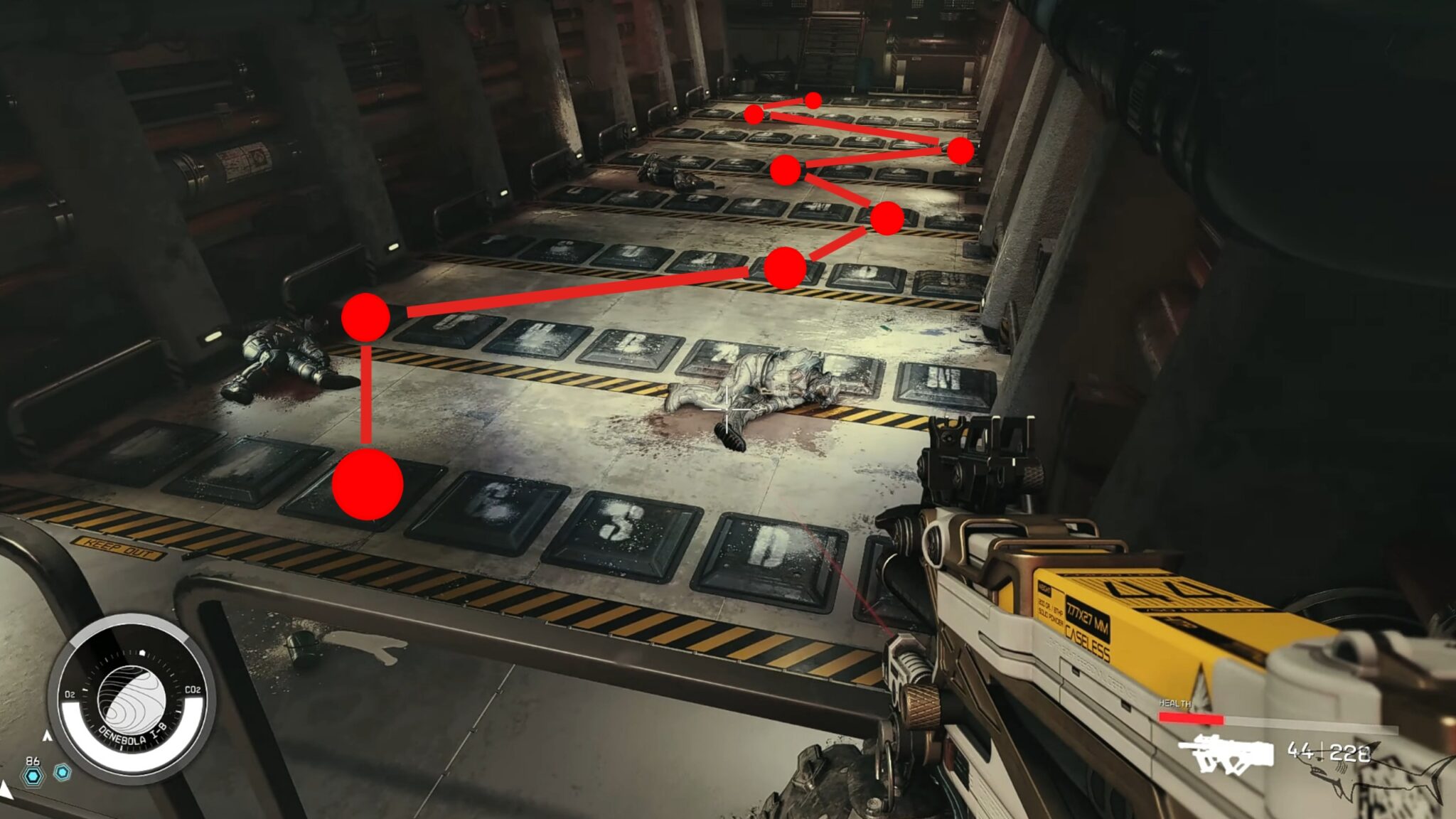
Task: Click the smaller outlined hexagon icon beside the 86 counter
Action: pos(63,773)
